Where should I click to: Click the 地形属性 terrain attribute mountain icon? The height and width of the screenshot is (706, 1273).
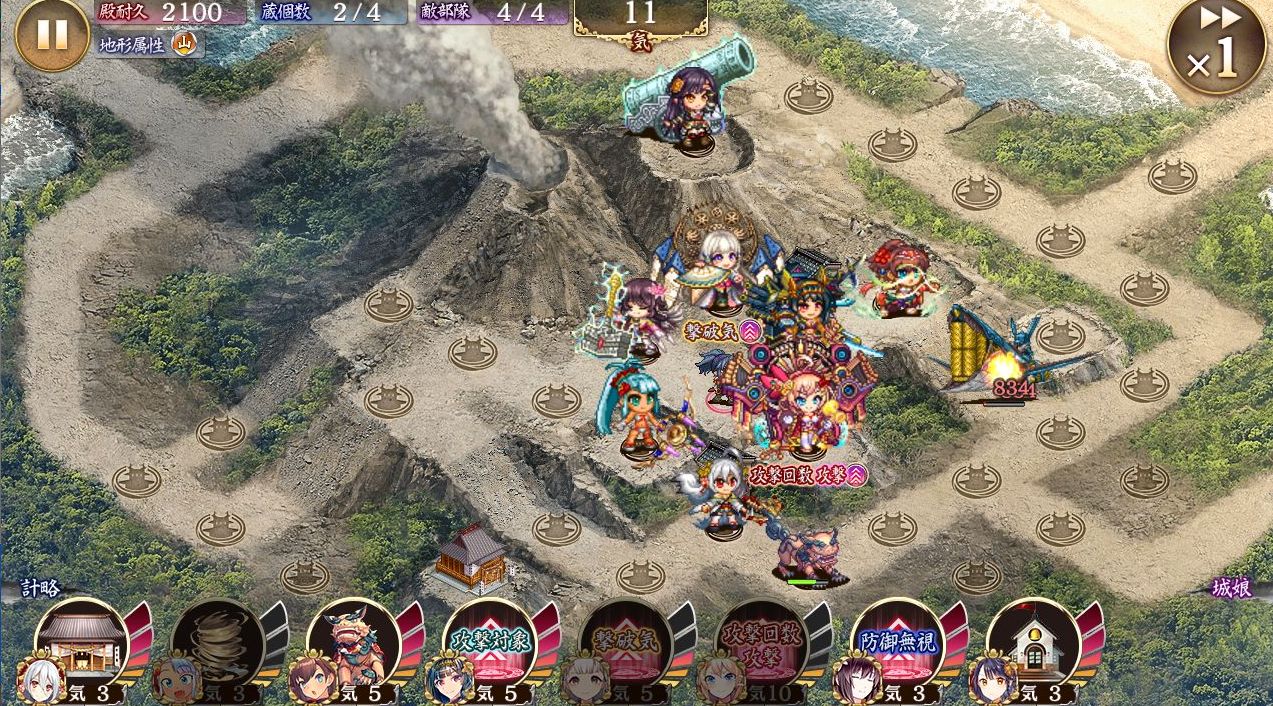pyautogui.click(x=185, y=43)
